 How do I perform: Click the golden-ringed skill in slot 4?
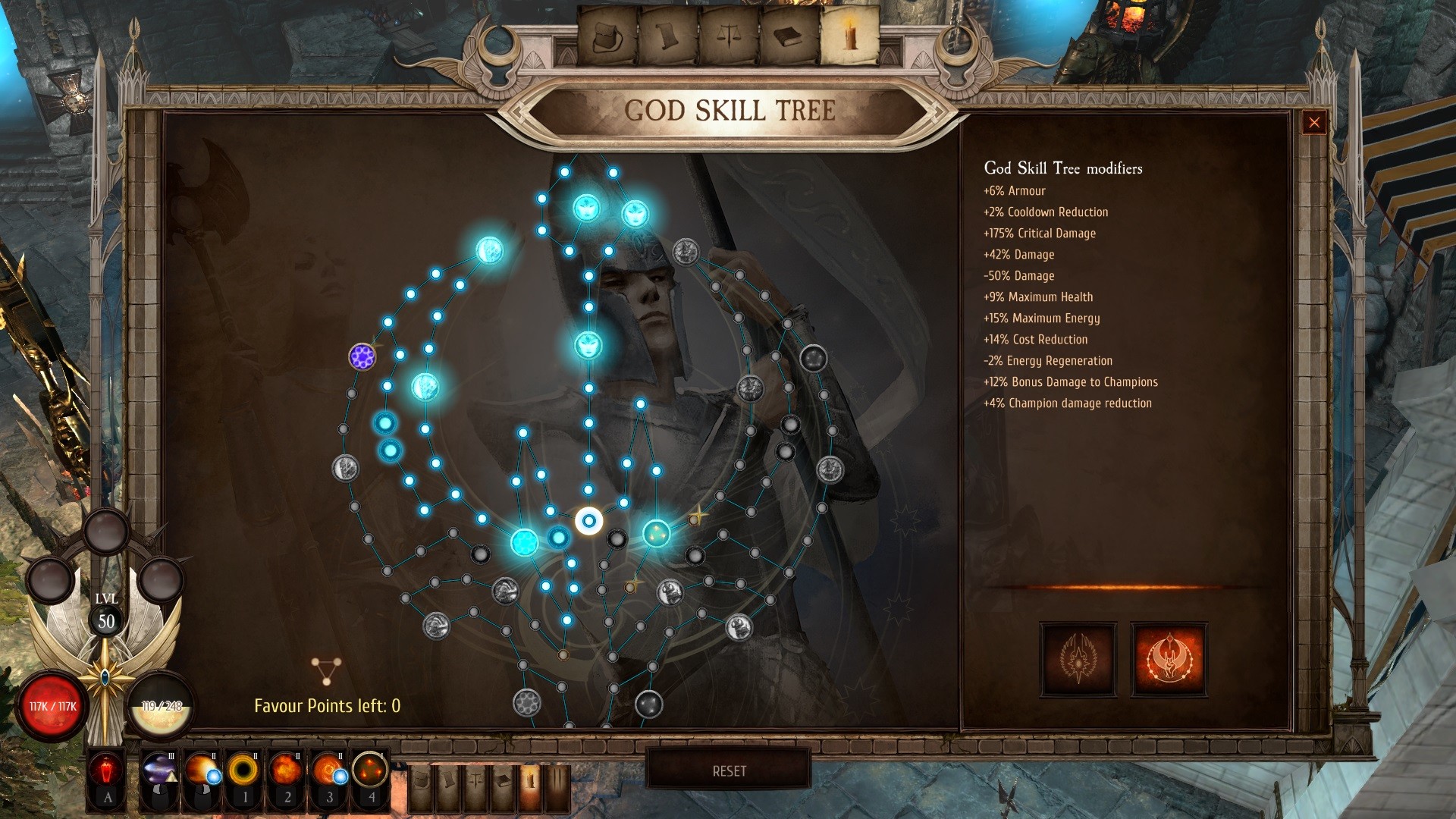tap(369, 768)
